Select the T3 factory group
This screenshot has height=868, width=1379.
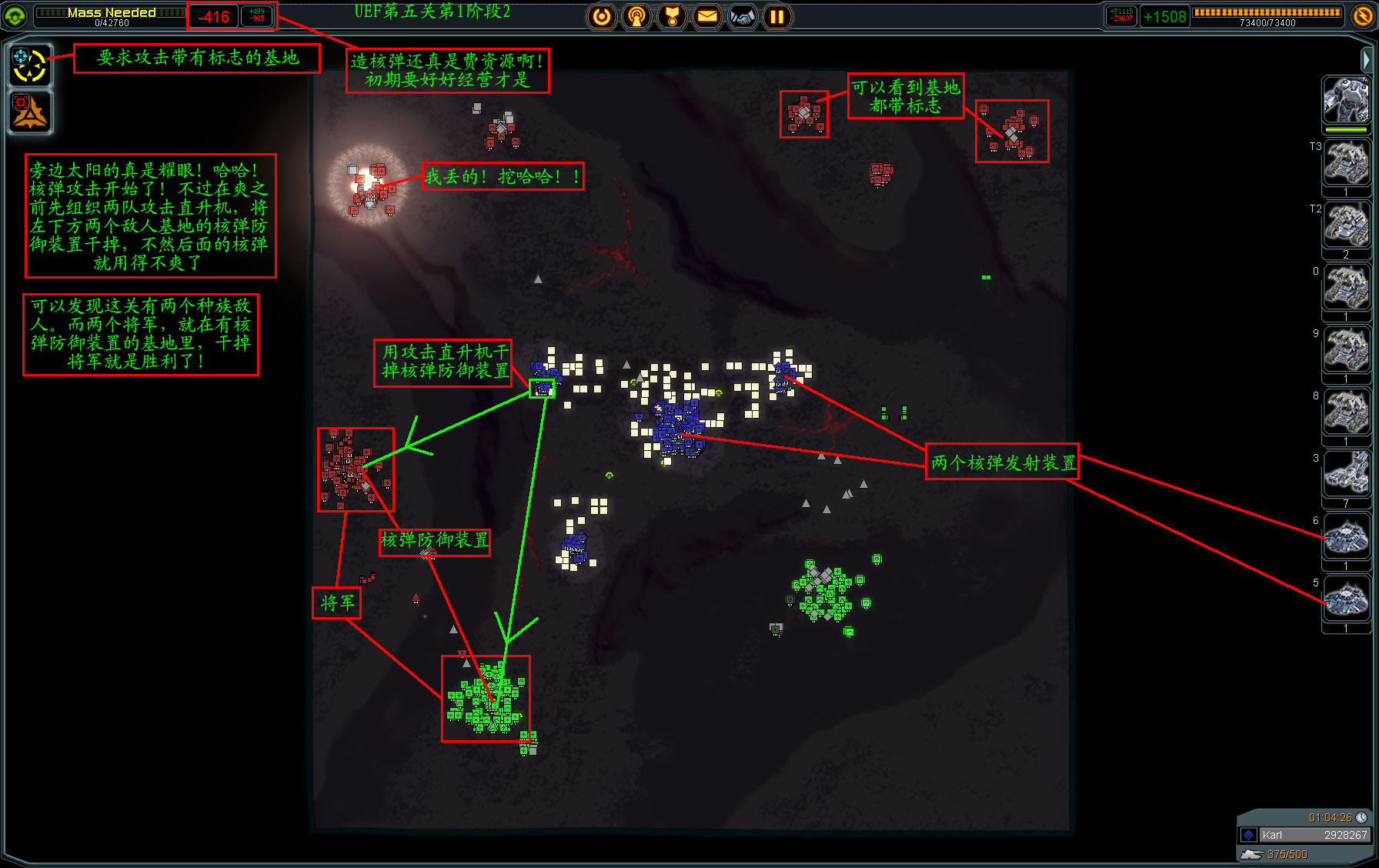1346,164
